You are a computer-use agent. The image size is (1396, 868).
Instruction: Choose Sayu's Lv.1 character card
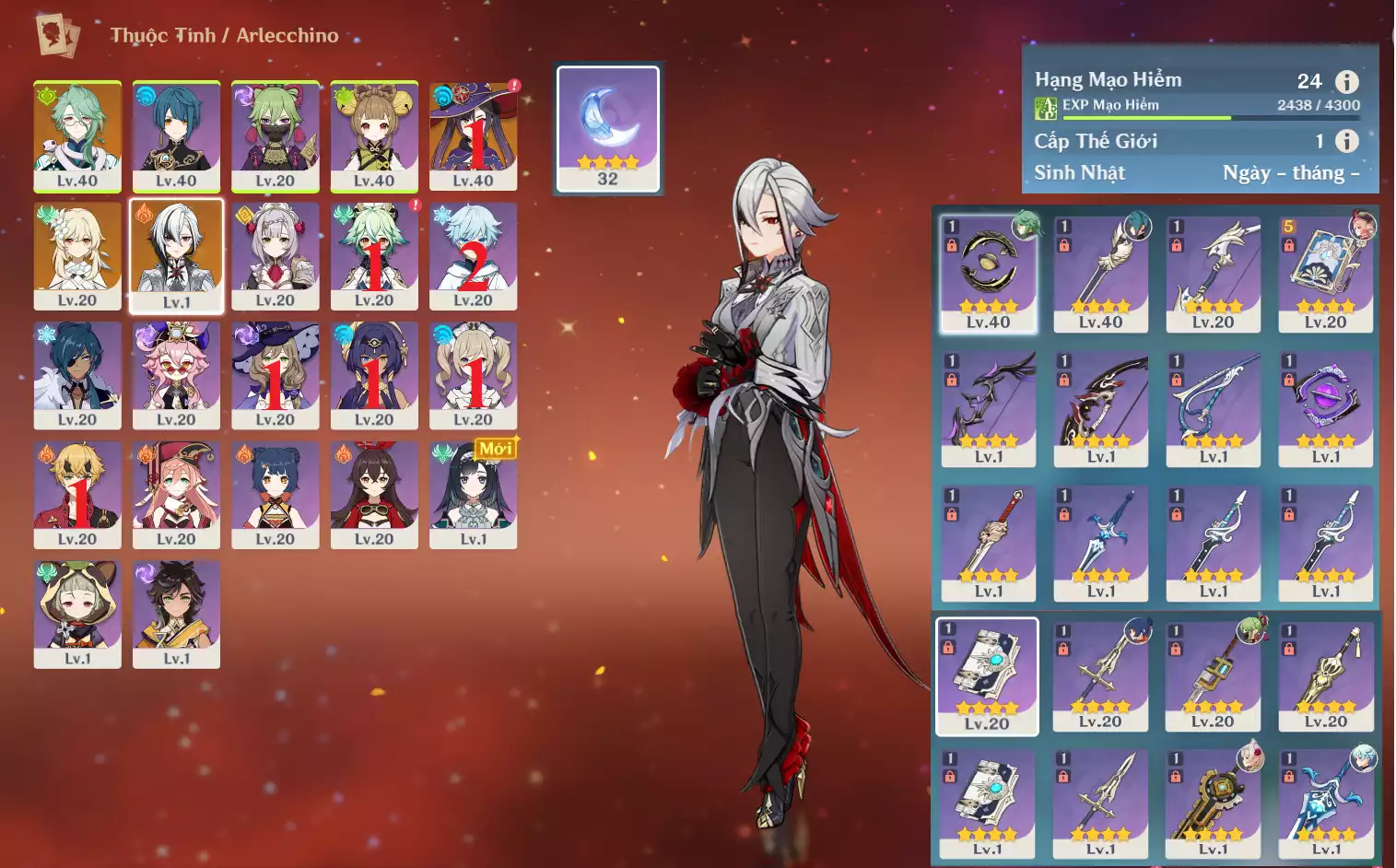click(x=77, y=614)
